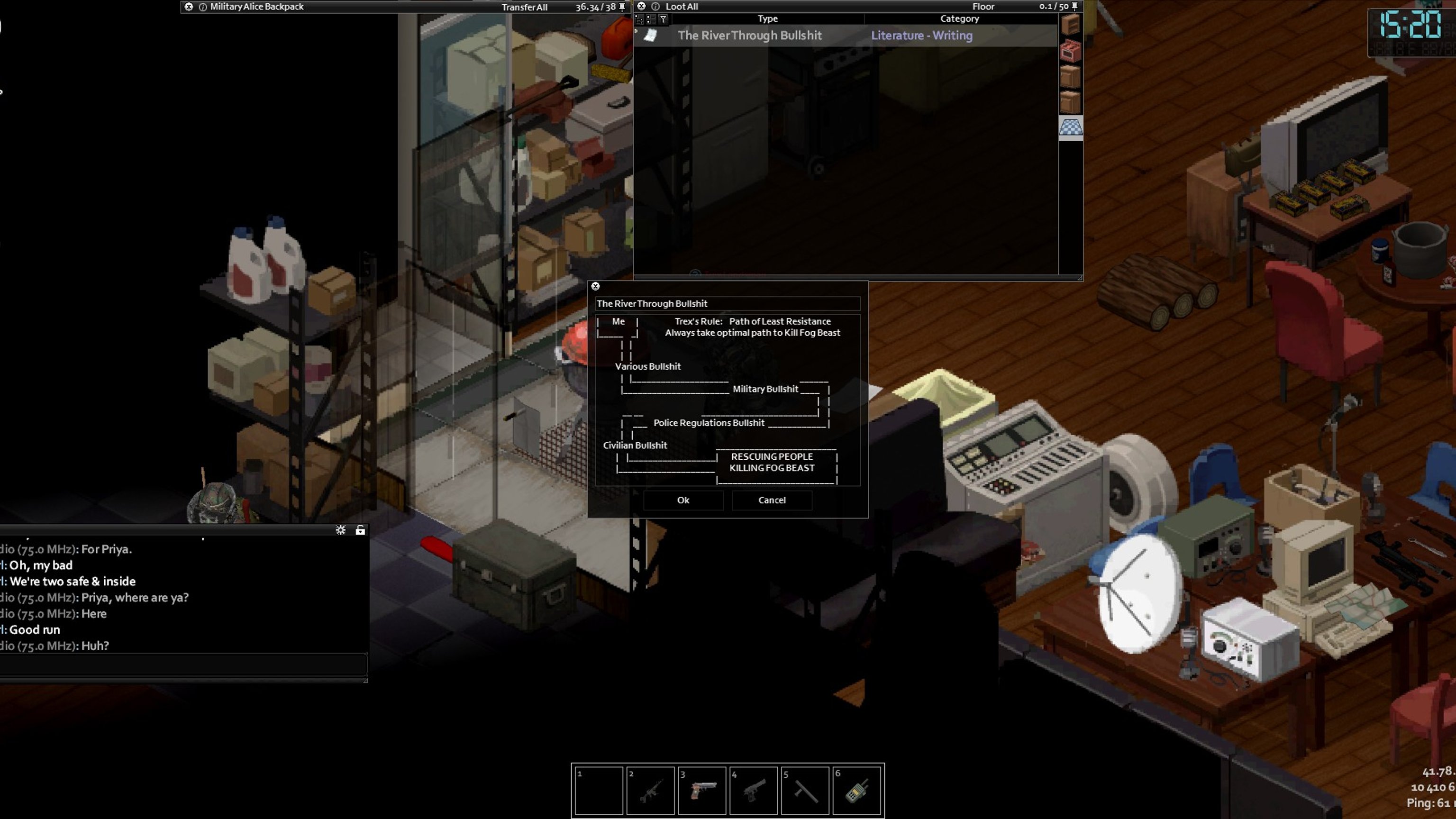Use the walkie talkie in hotbar slot 6
Image resolution: width=1456 pixels, height=819 pixels.
coord(856,790)
